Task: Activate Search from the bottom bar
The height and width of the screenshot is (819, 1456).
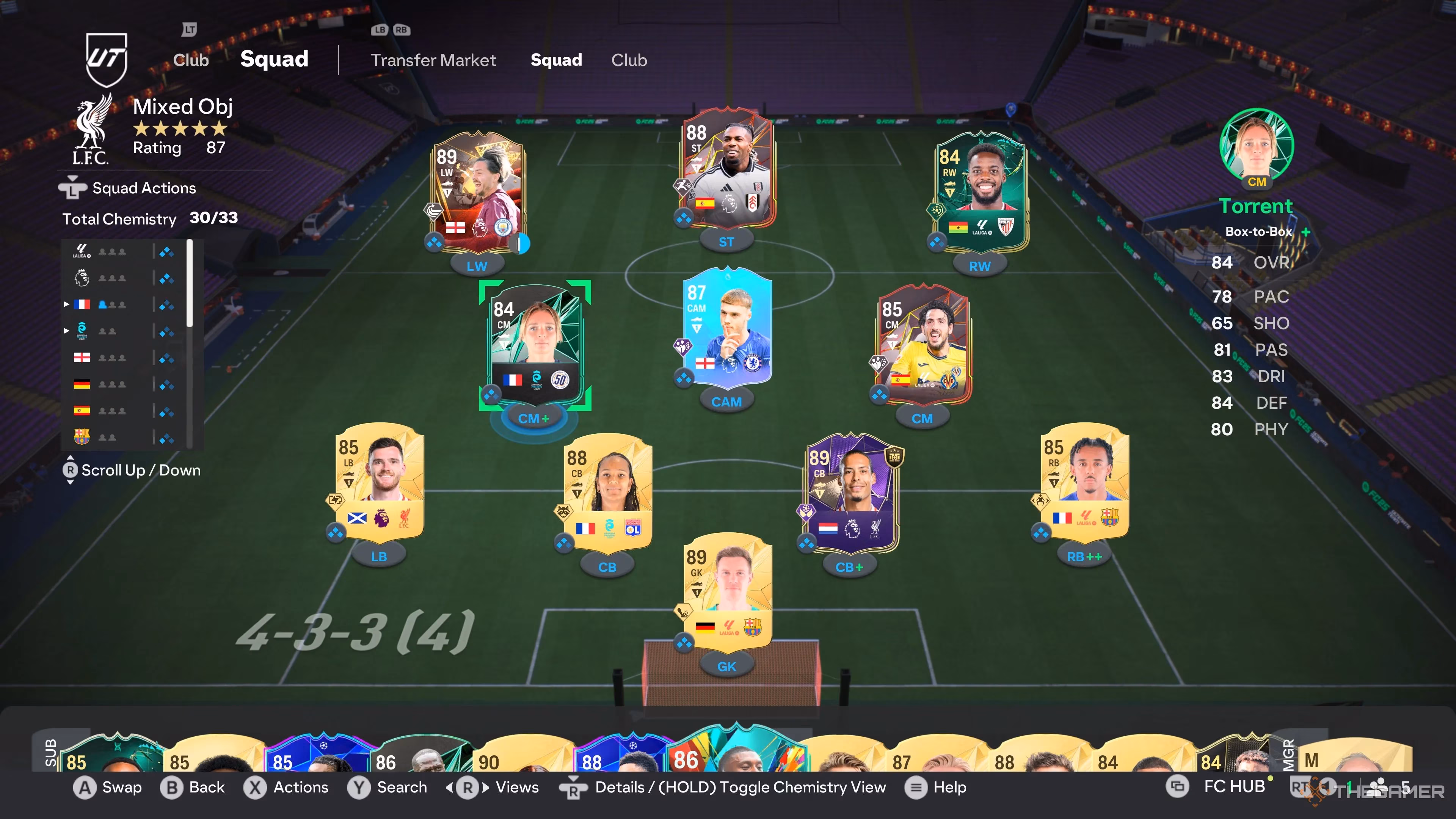Action: (390, 787)
